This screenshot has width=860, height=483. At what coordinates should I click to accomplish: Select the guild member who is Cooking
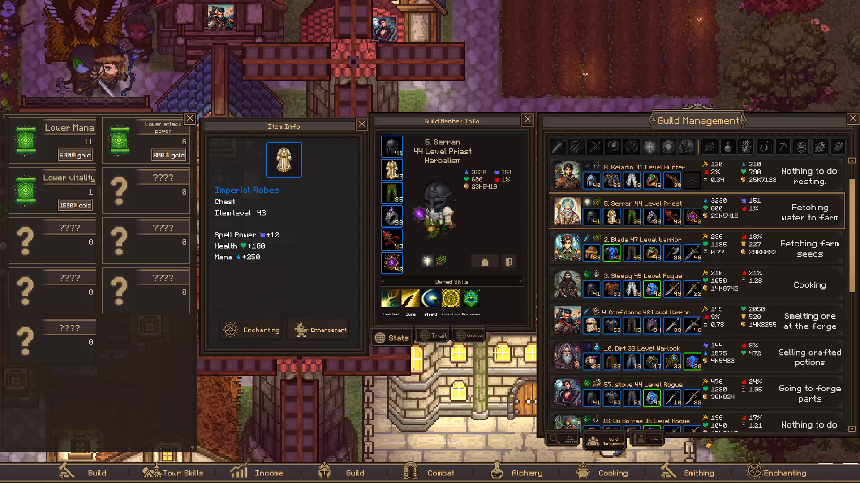(x=695, y=283)
